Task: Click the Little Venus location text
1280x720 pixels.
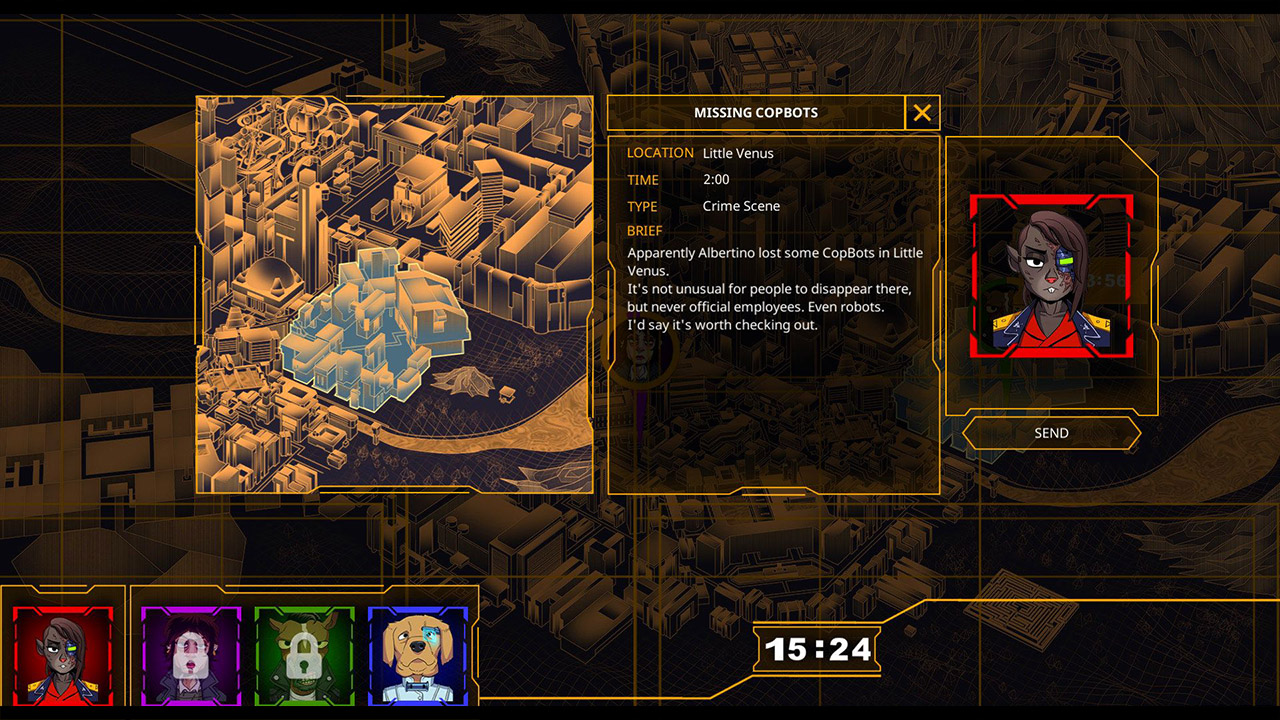Action: 738,153
